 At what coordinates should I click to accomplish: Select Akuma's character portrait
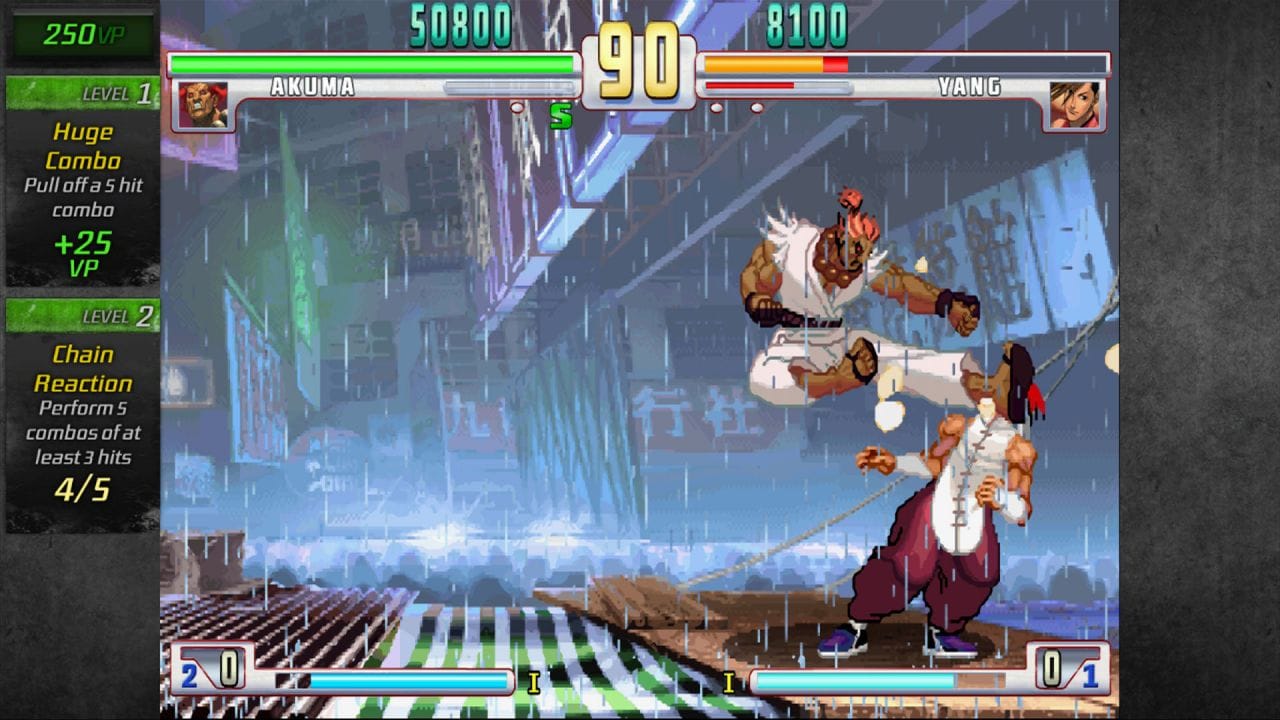pyautogui.click(x=201, y=104)
